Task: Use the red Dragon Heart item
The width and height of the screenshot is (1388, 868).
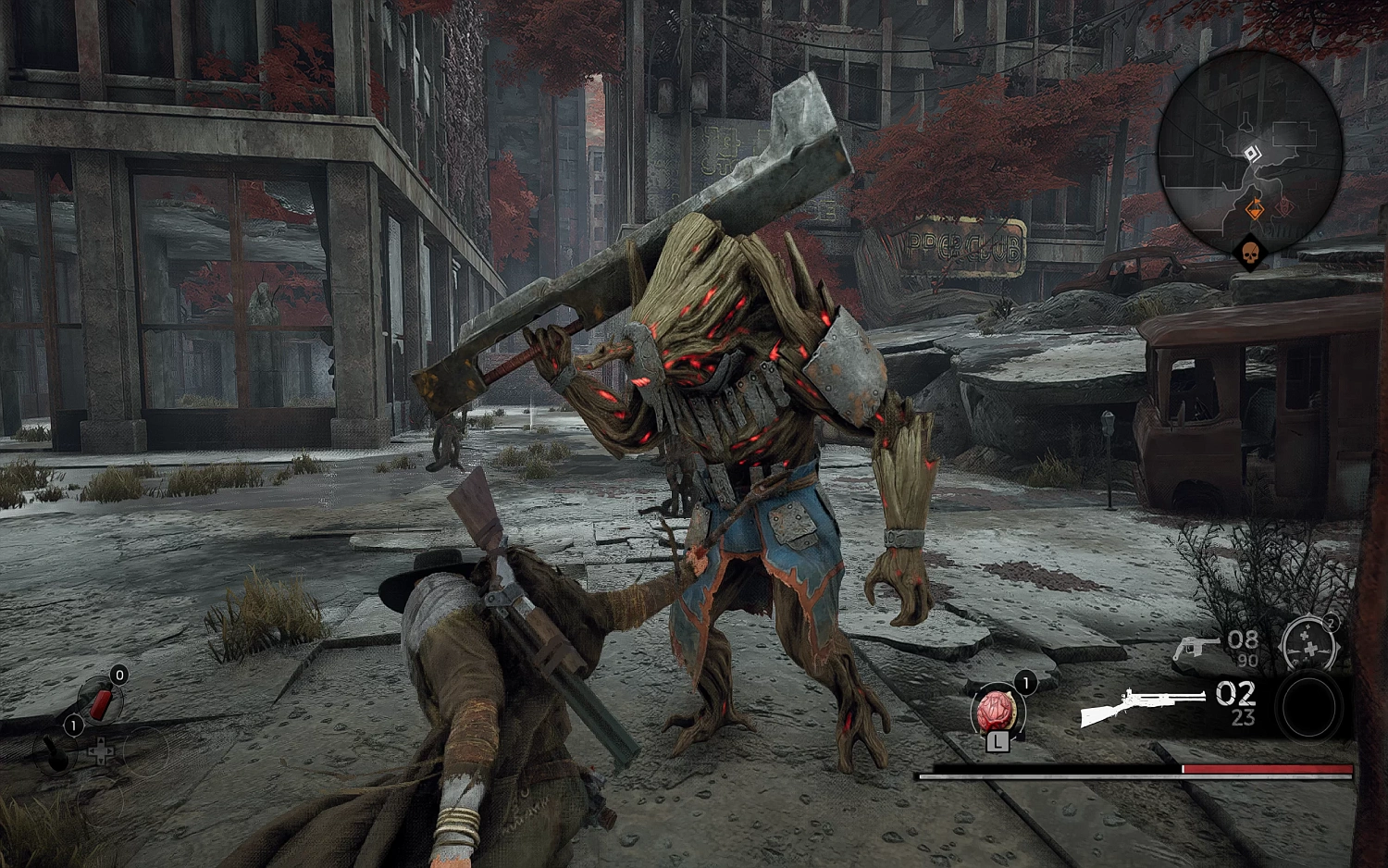Action: [x=996, y=713]
